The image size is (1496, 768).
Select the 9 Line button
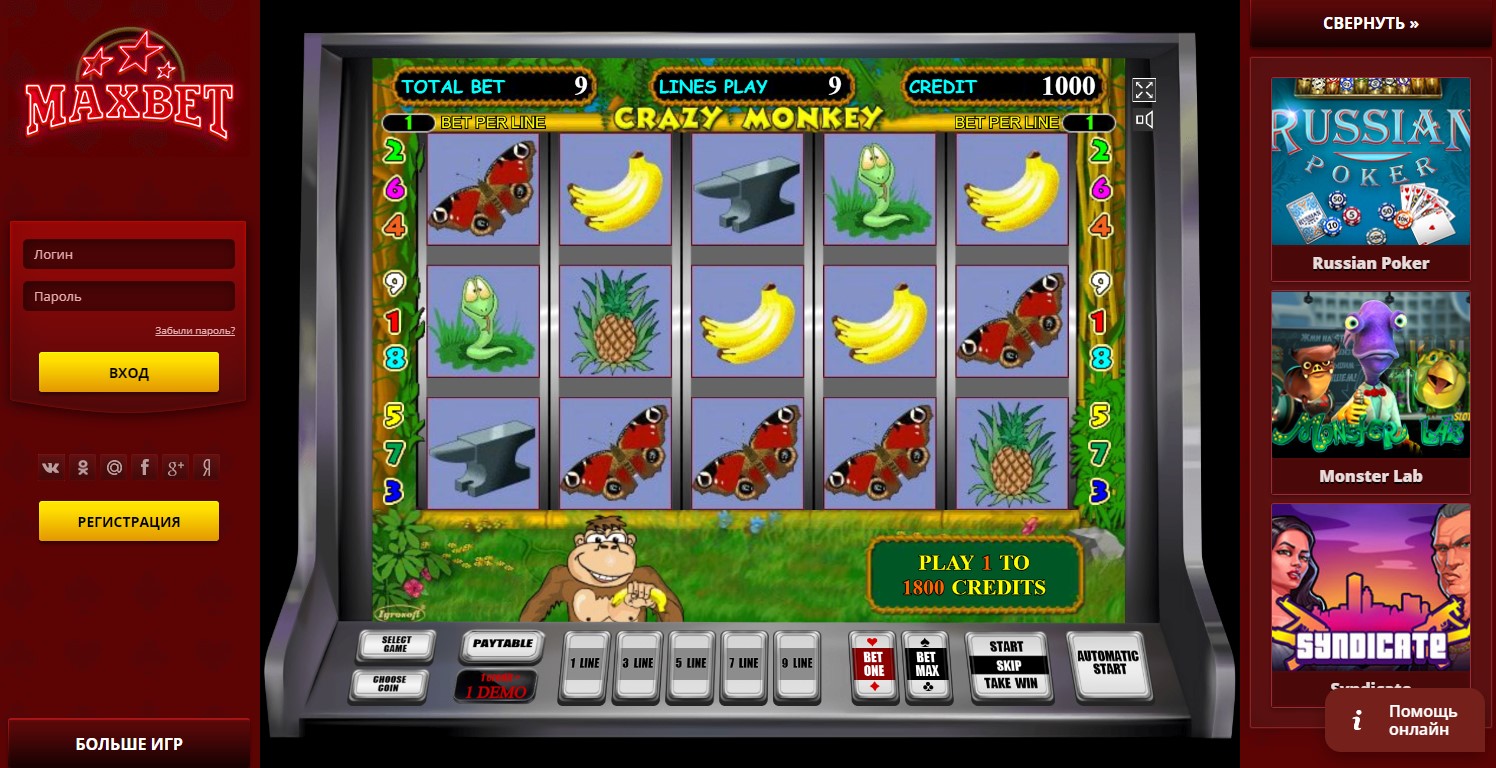coord(797,663)
